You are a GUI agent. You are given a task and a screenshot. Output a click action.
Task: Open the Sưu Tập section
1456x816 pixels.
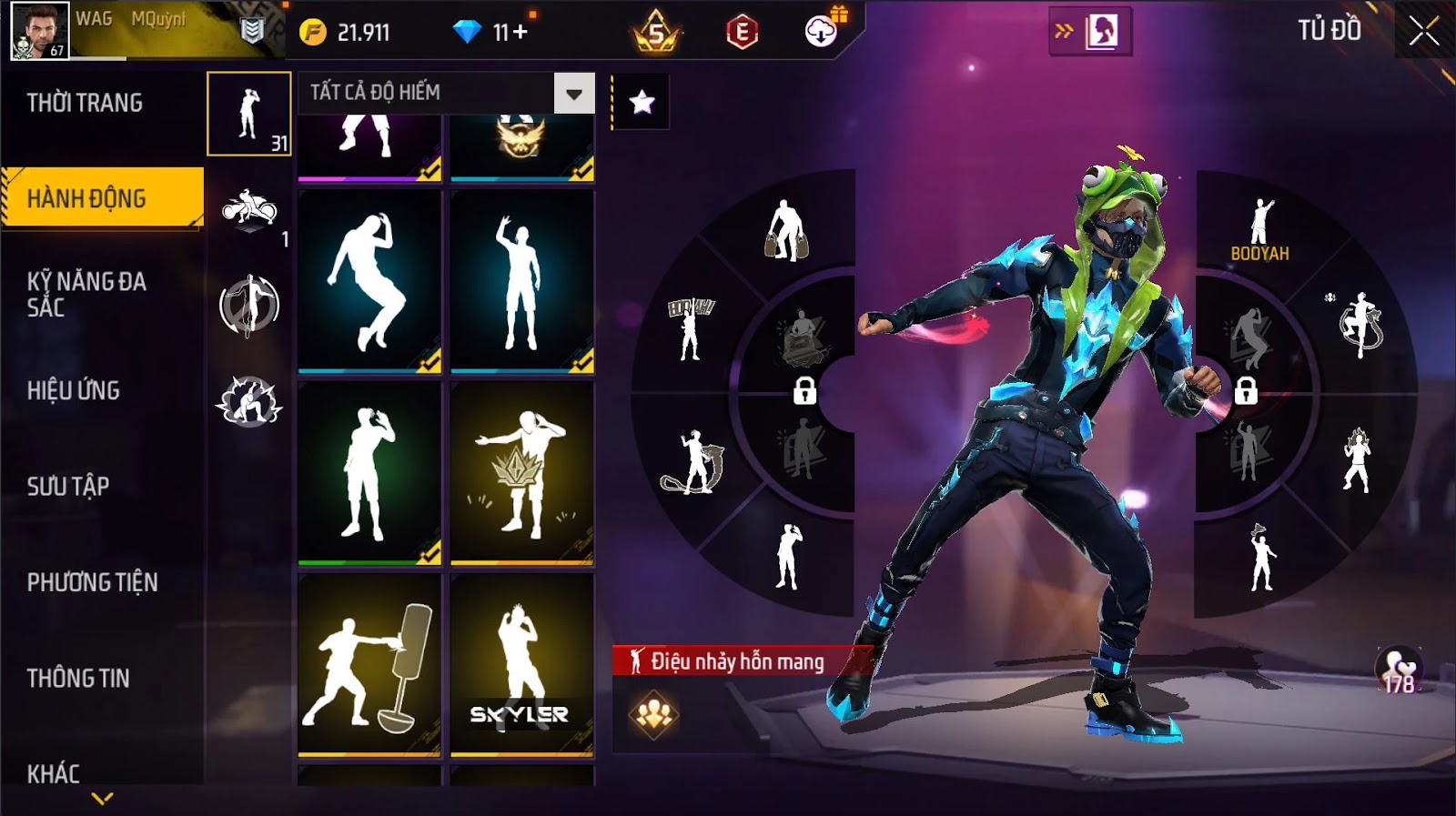pyautogui.click(x=68, y=487)
